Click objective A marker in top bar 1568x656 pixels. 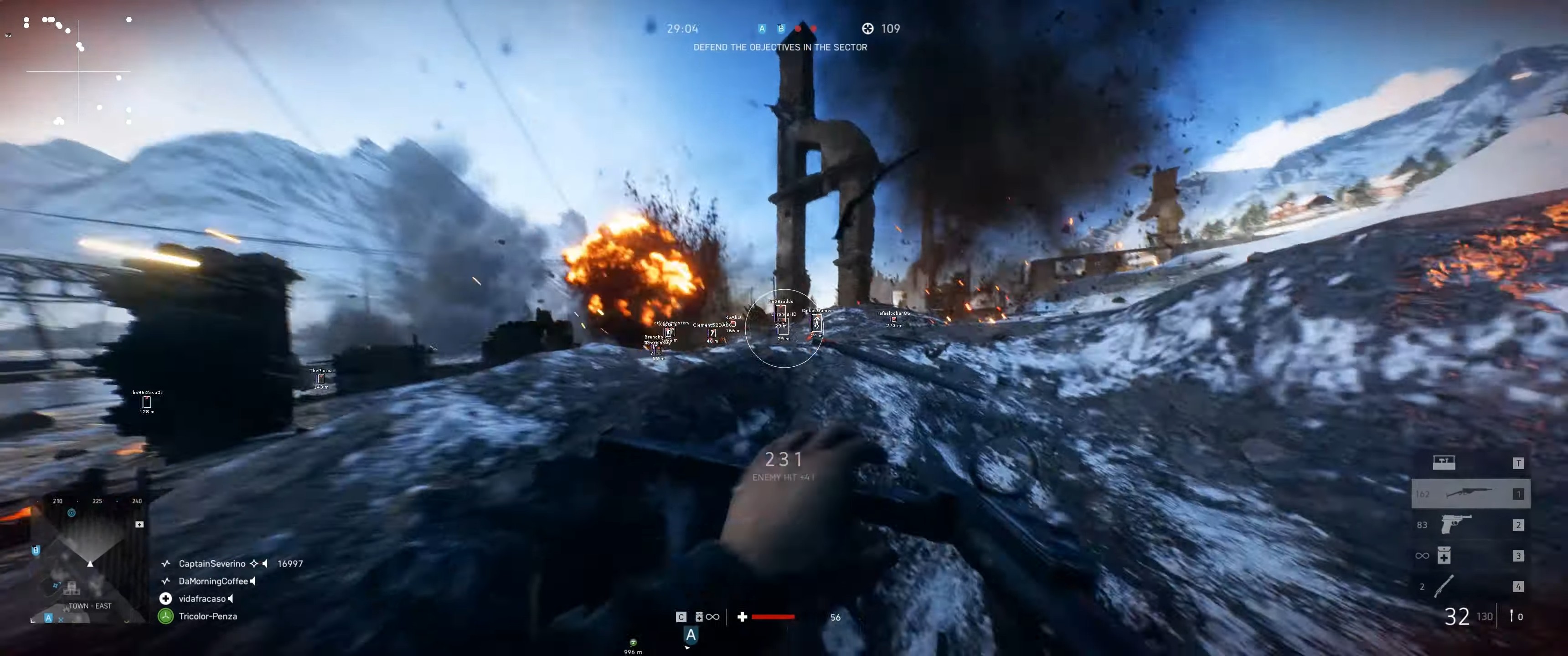(762, 29)
